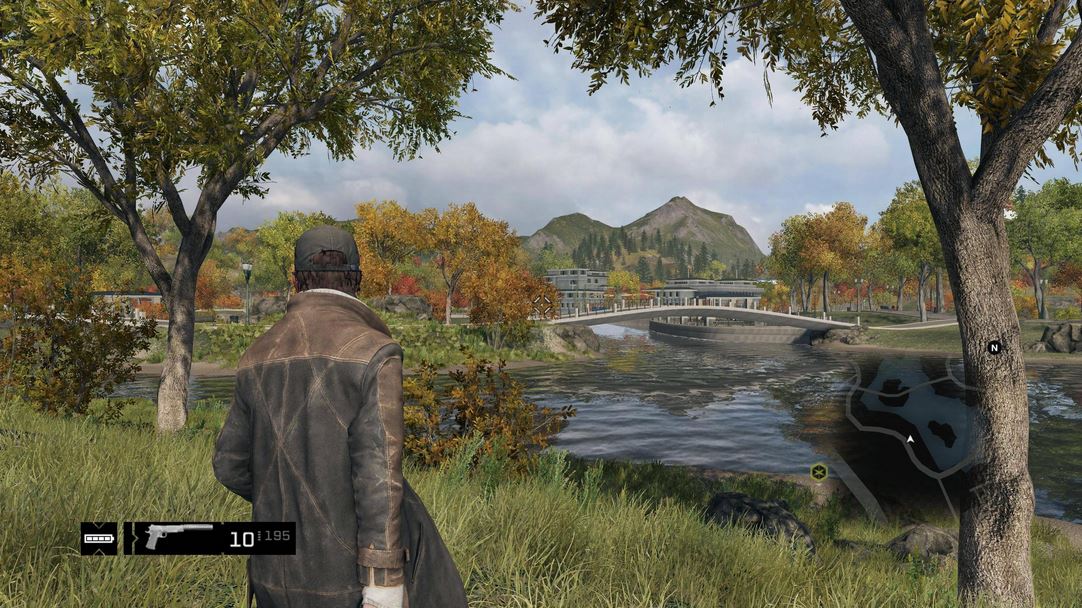This screenshot has width=1082, height=608.
Task: Click the yellow hexagon marker beside the minimap
Action: coord(819,471)
